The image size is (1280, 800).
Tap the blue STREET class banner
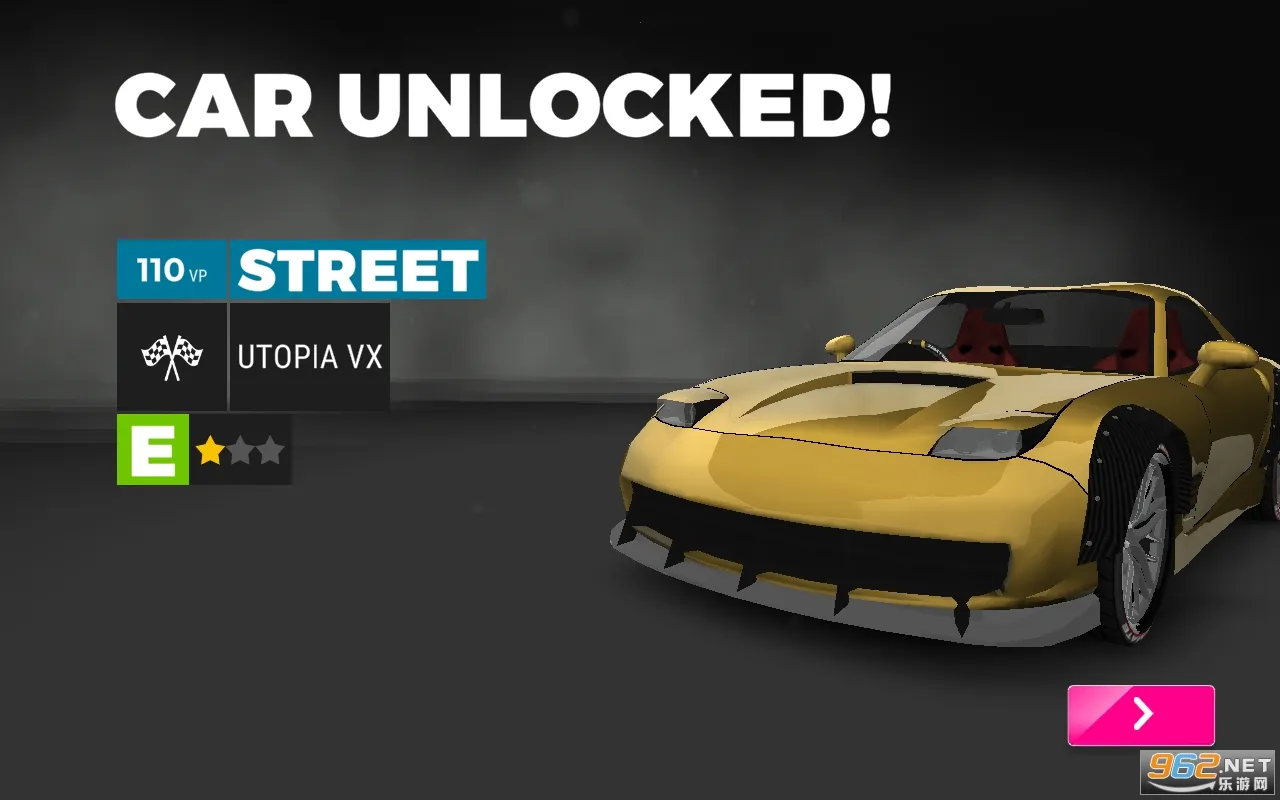pos(357,269)
